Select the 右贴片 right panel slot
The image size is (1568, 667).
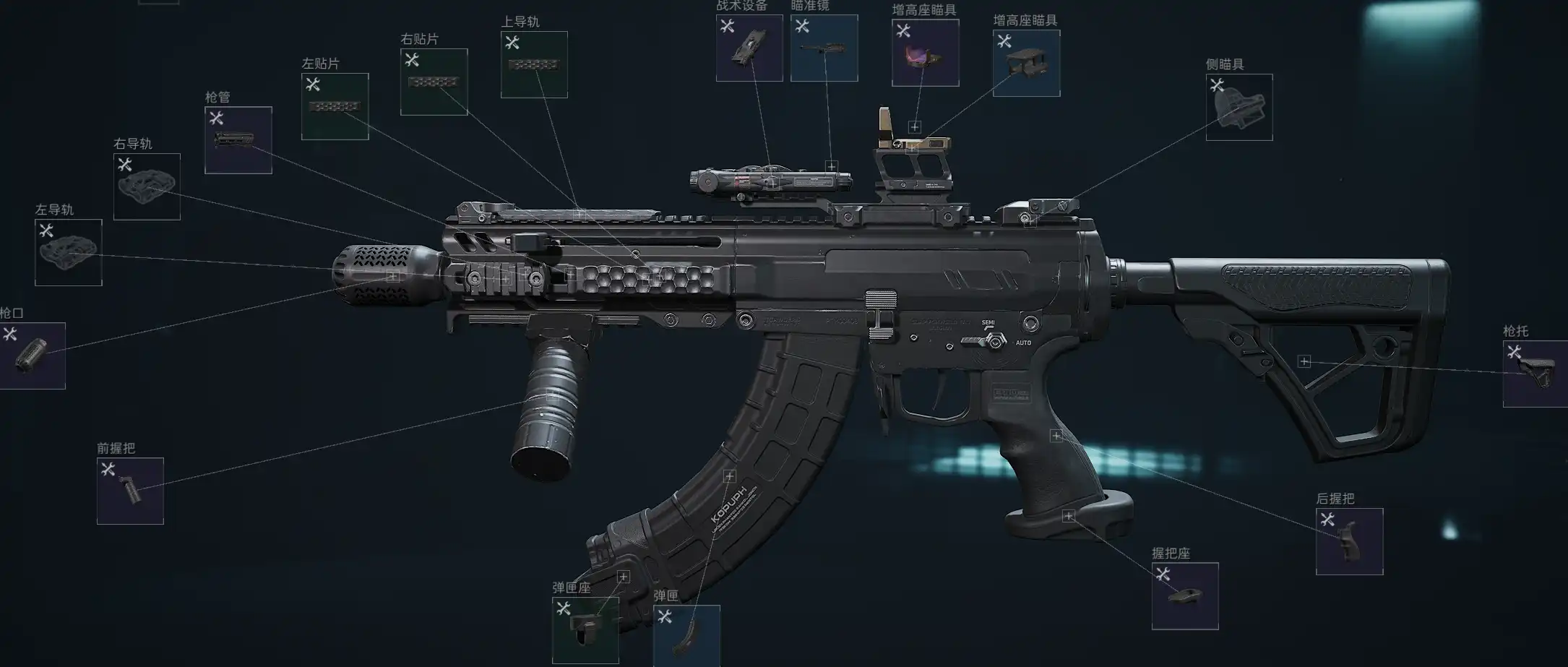[434, 82]
